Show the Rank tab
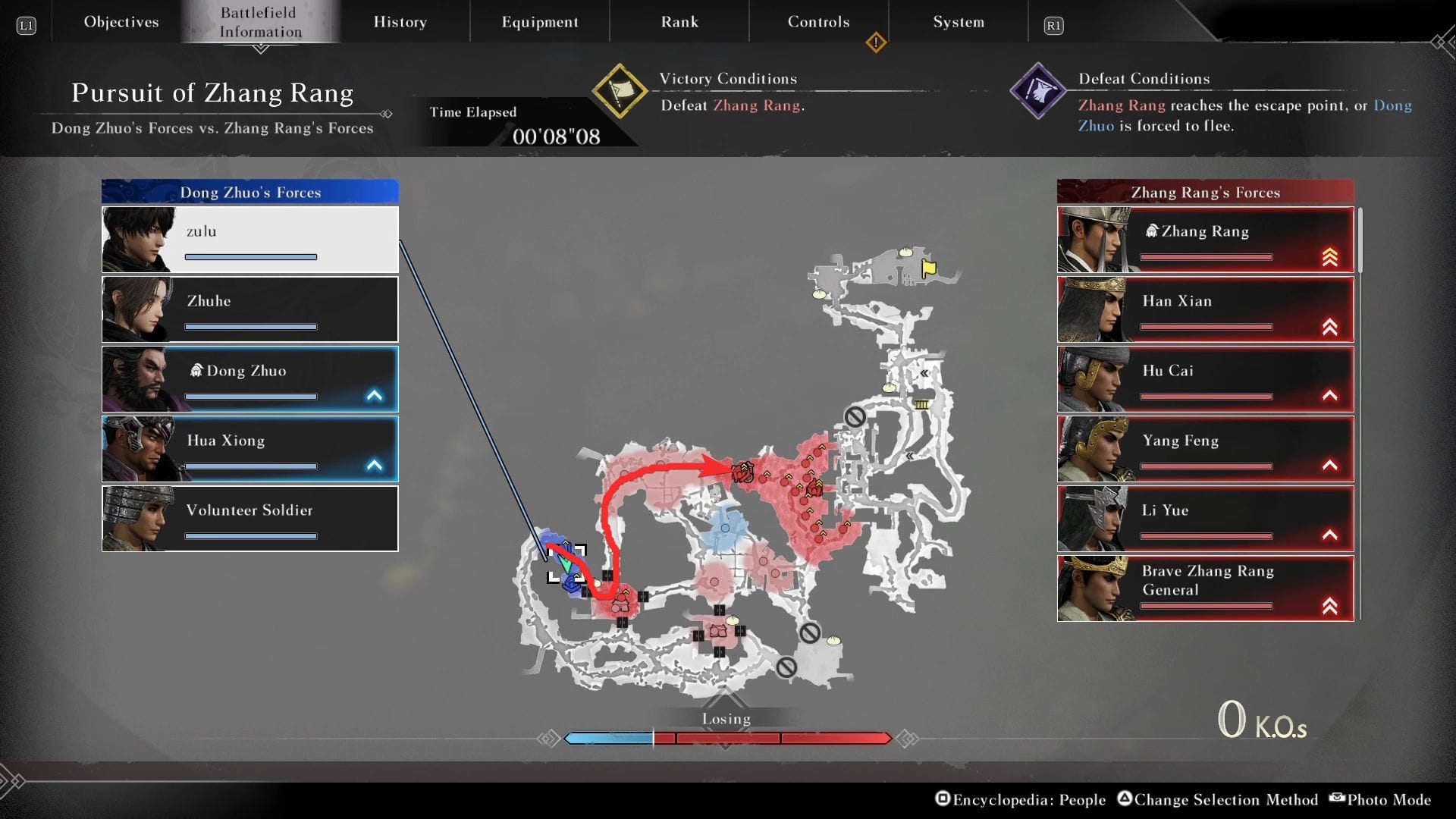 [679, 22]
